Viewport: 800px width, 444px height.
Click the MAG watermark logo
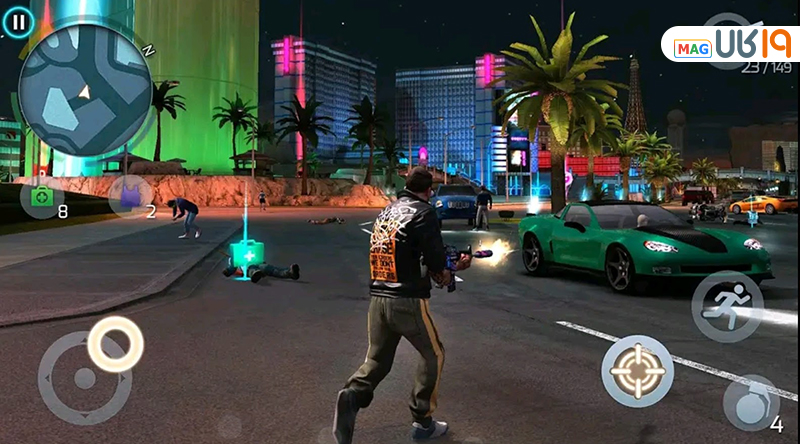point(729,45)
